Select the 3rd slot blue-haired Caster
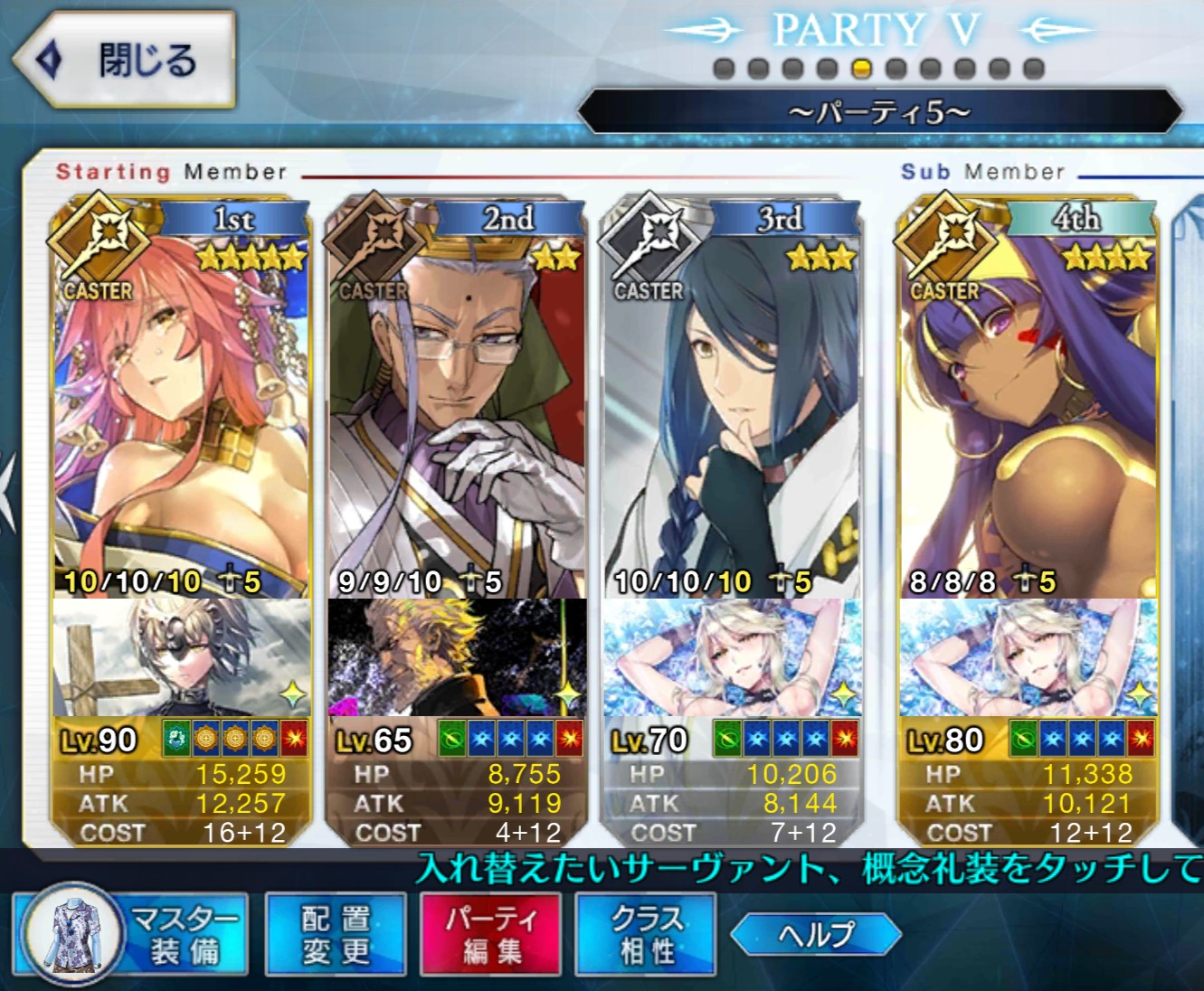 coord(731,407)
